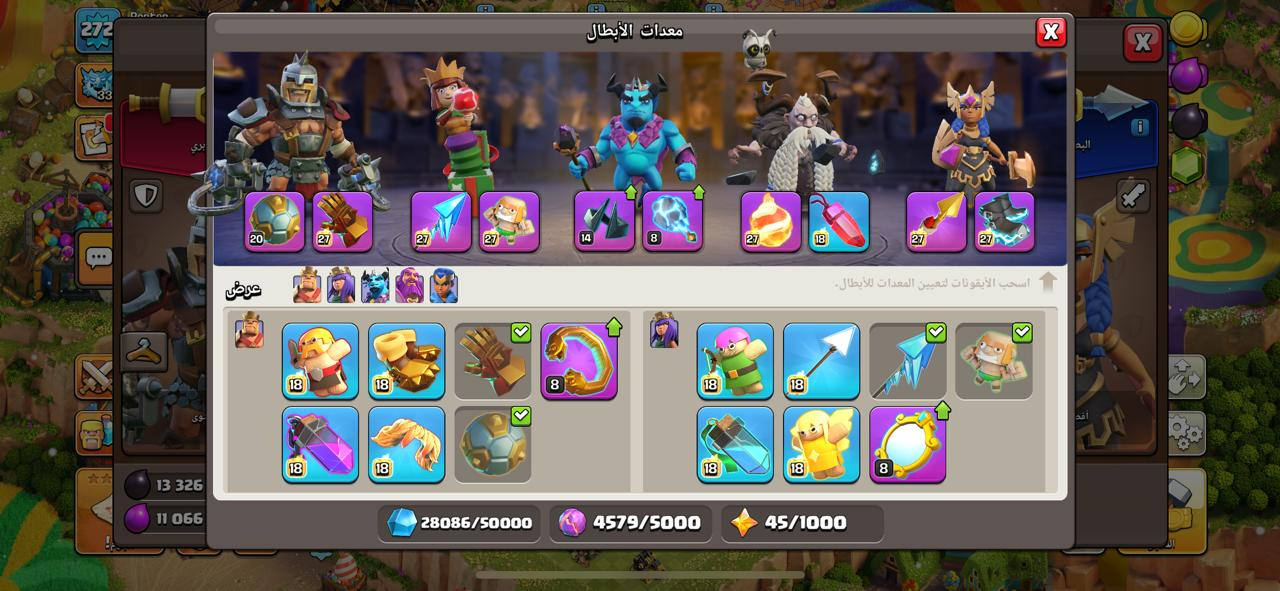
Task: Select the equipped red Rage Gem slot
Action: click(x=838, y=221)
